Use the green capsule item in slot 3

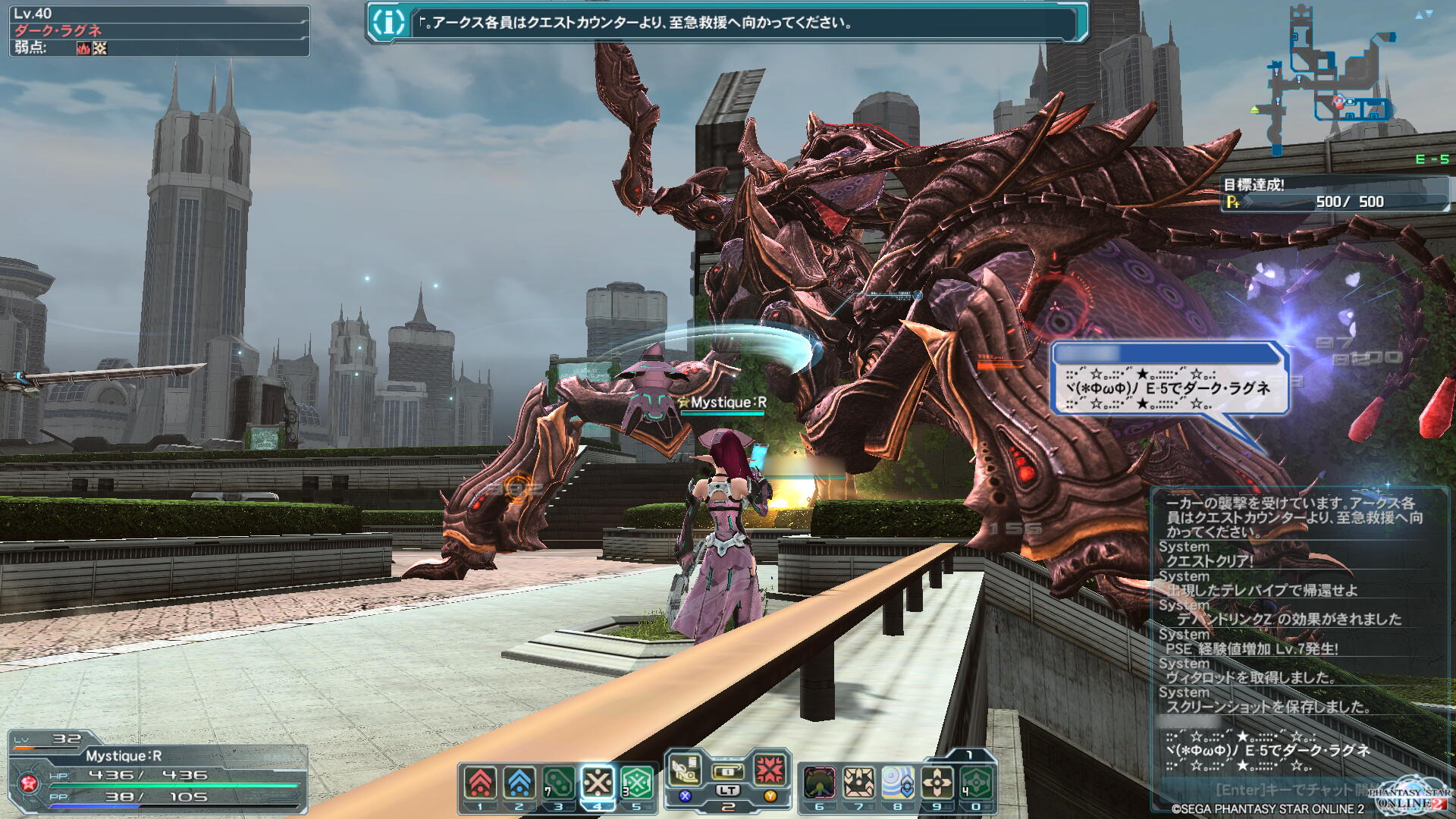559,783
